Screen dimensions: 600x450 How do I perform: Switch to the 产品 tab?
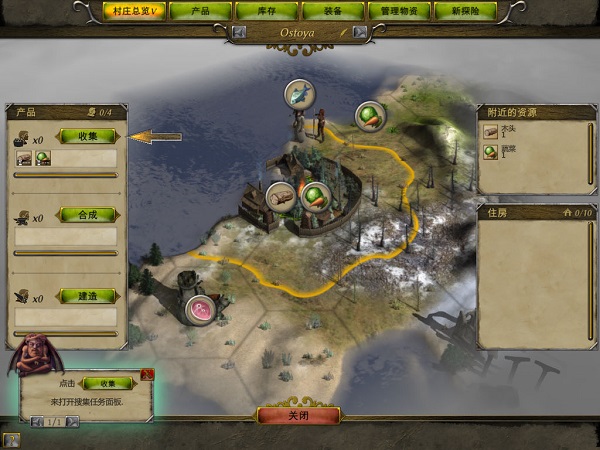click(200, 11)
